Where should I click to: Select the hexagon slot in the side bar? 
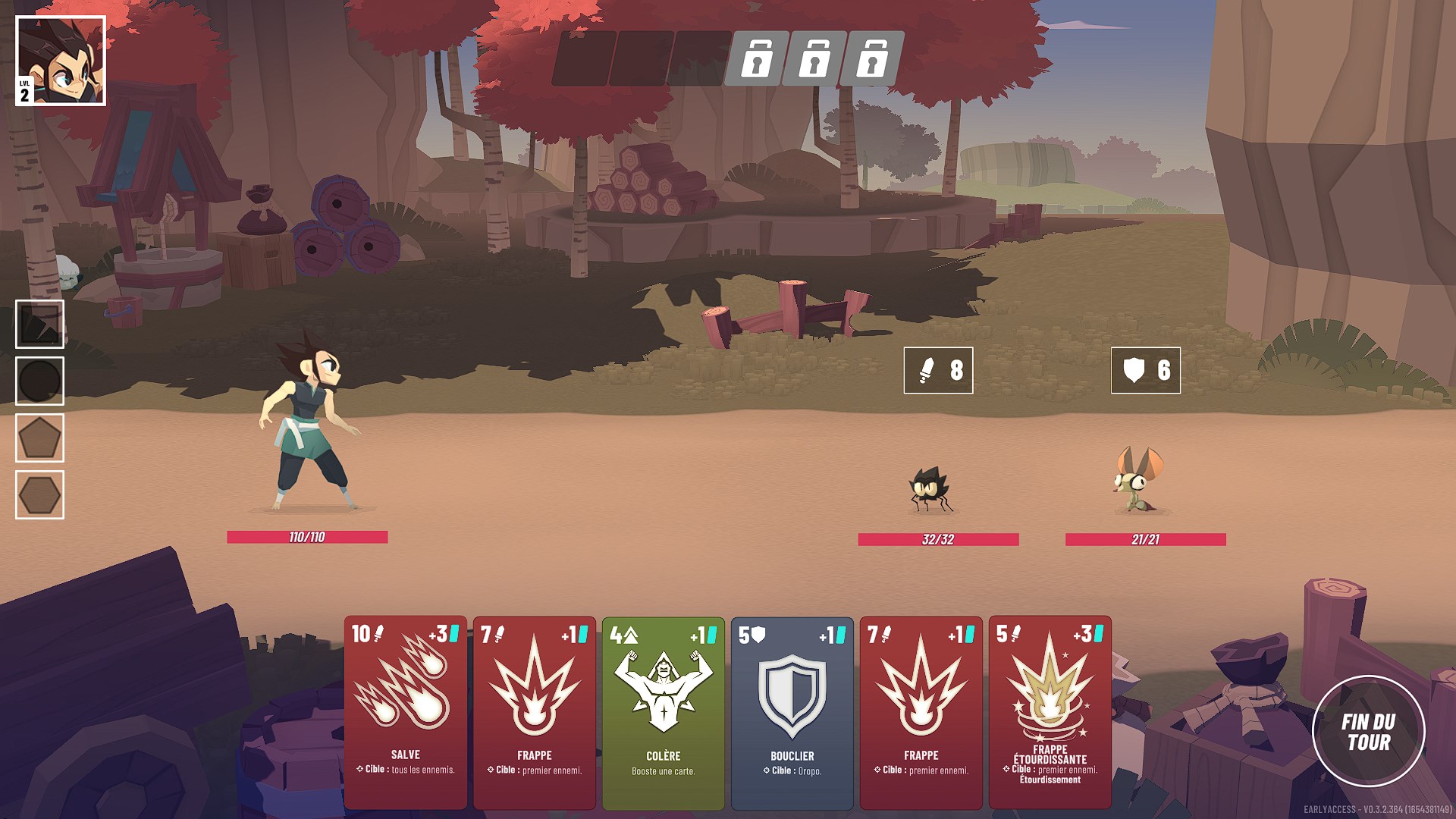click(x=39, y=494)
